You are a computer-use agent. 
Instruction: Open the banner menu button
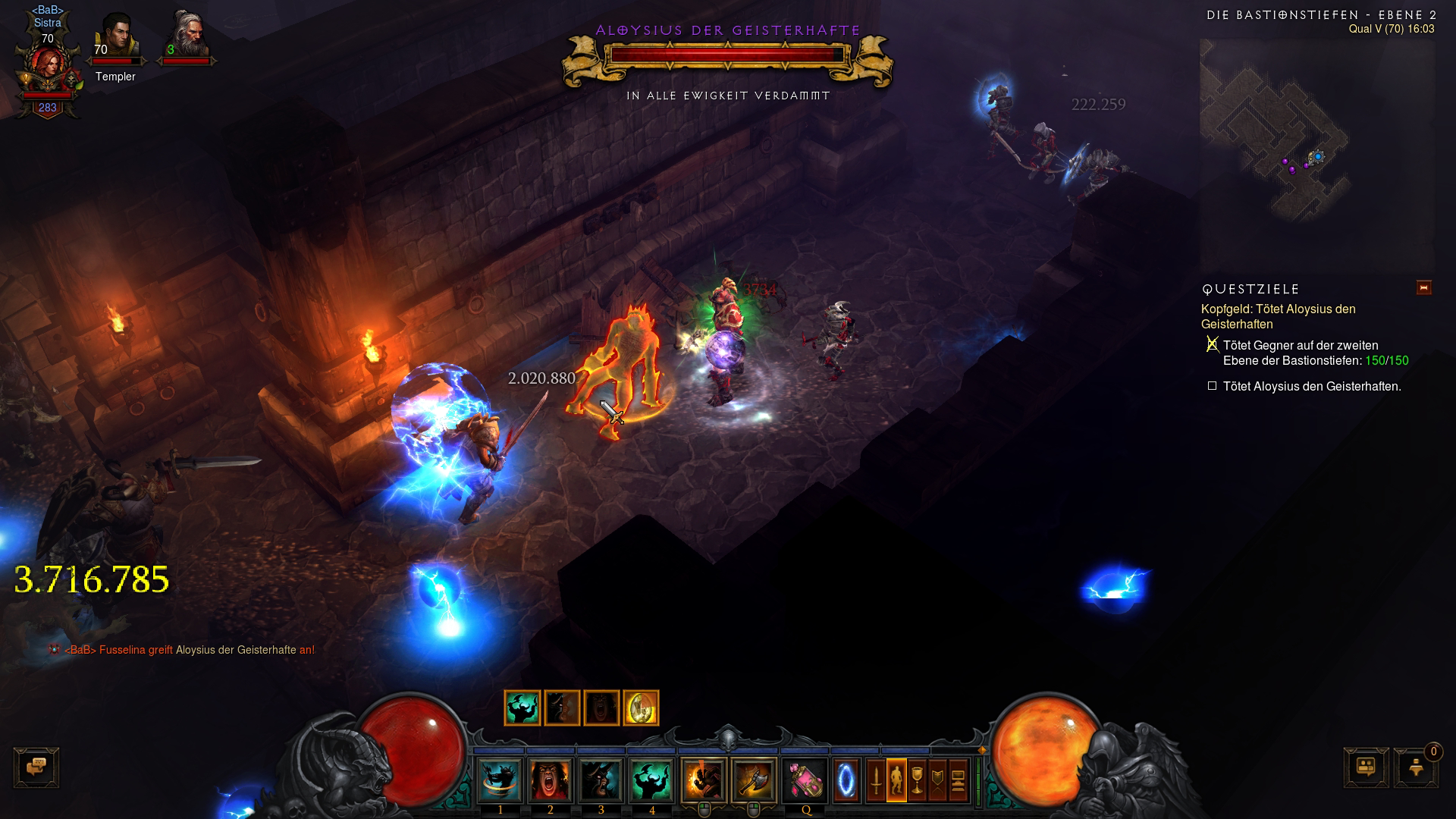tap(937, 780)
